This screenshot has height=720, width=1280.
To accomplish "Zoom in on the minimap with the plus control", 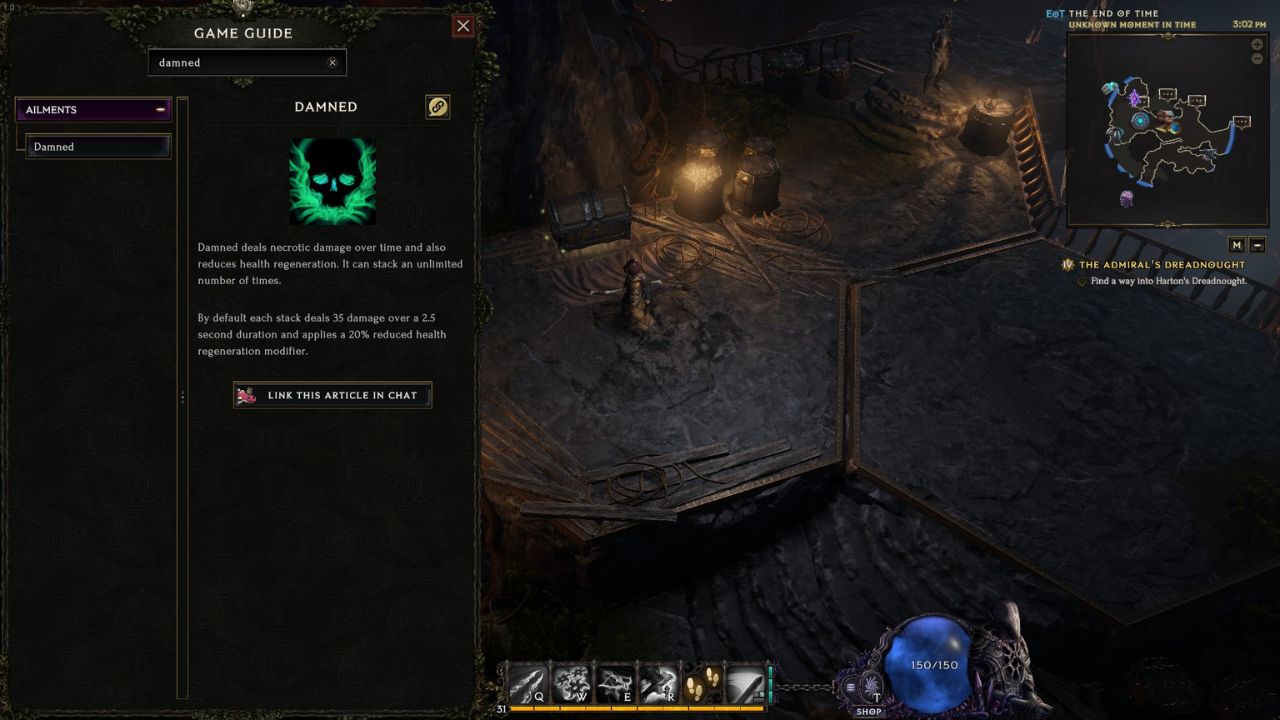I will [x=1257, y=44].
